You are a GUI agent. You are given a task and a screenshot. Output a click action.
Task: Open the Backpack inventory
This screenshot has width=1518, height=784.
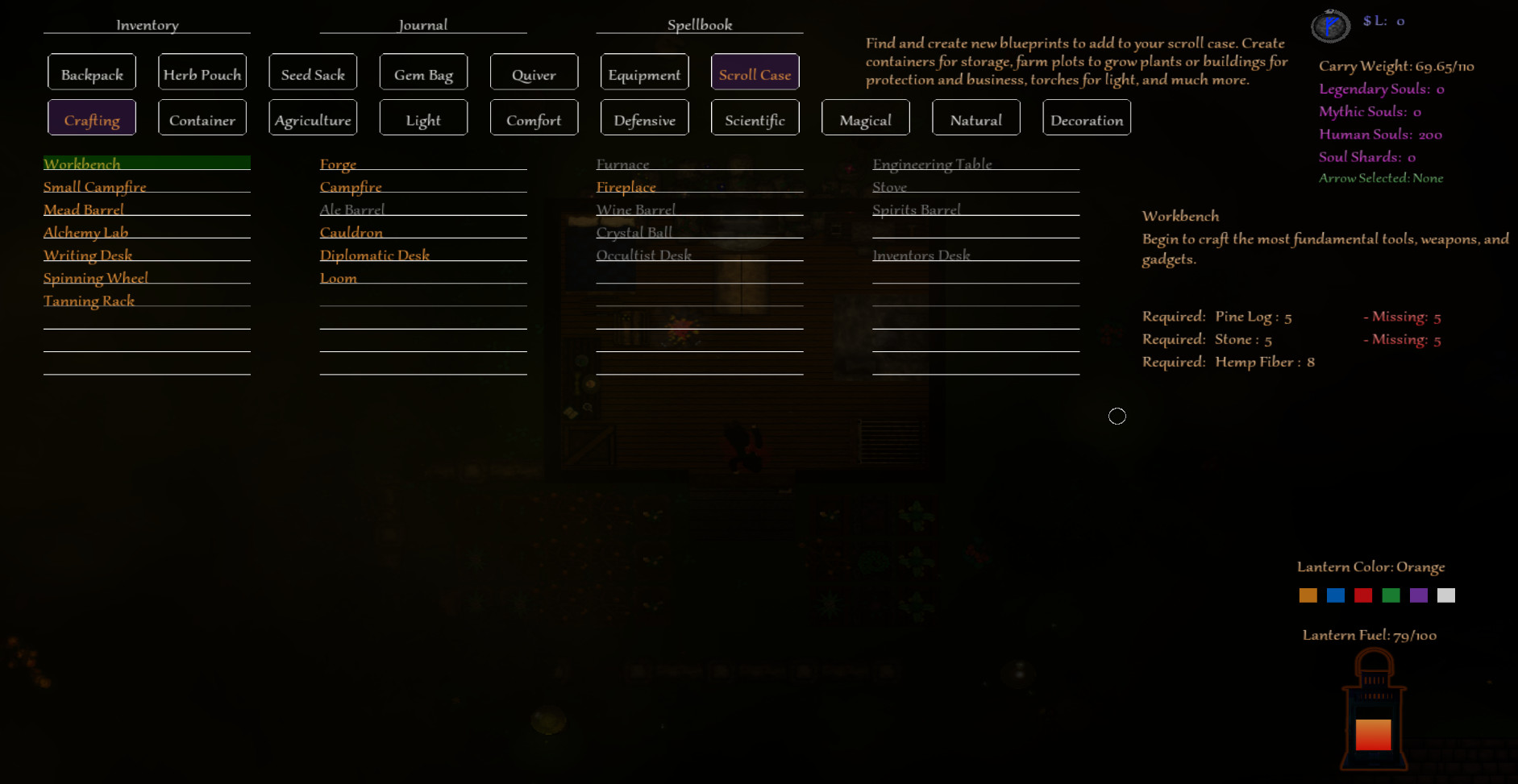(91, 72)
